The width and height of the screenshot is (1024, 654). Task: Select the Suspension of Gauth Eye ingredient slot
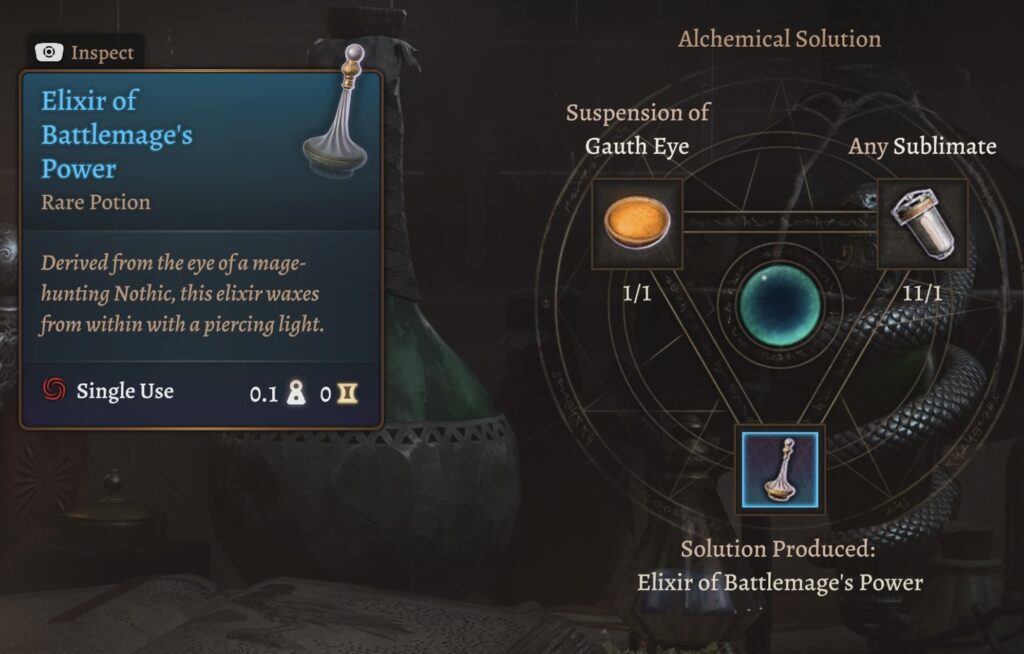637,224
